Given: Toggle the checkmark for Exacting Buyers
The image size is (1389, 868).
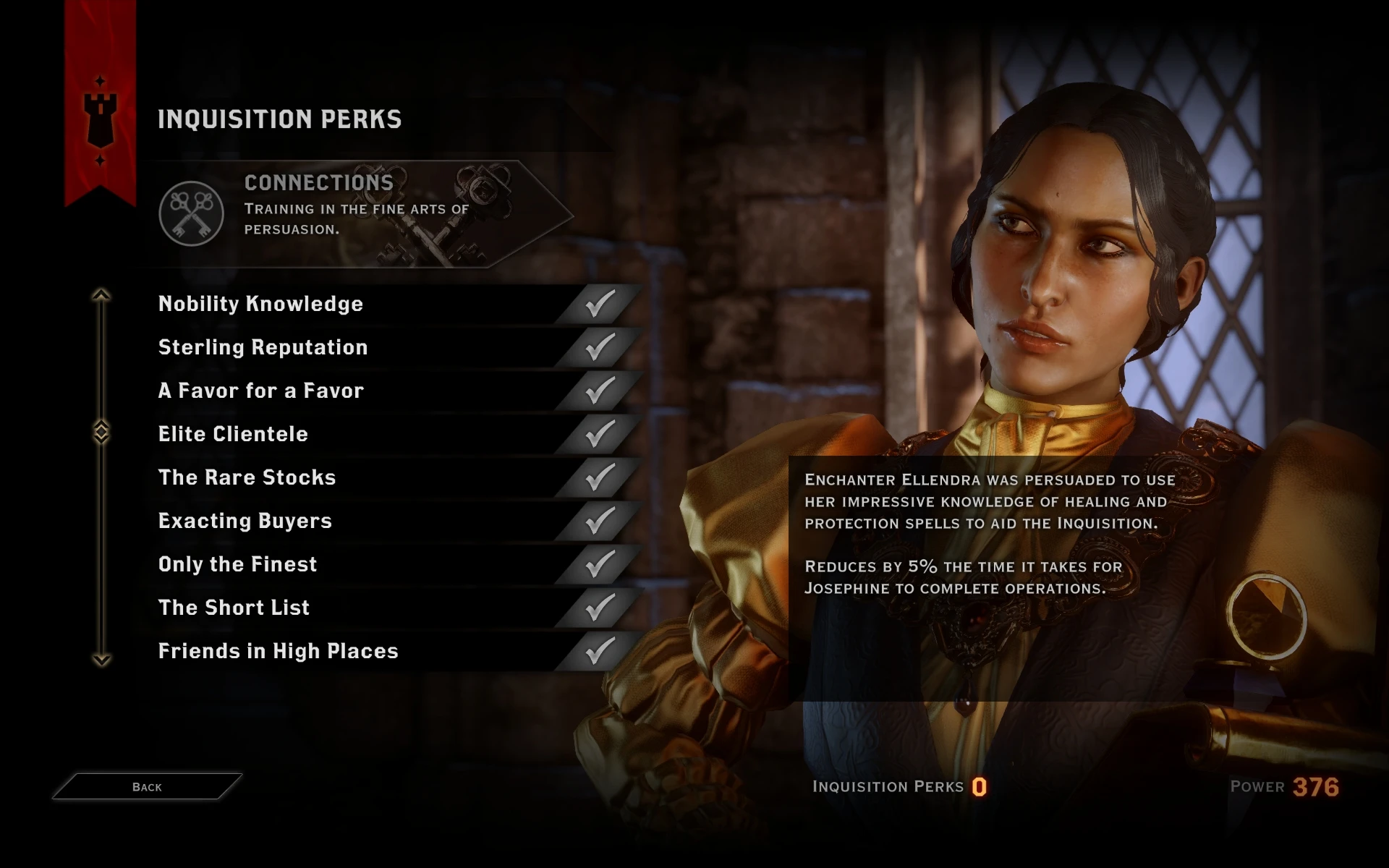Looking at the screenshot, I should click(x=599, y=520).
